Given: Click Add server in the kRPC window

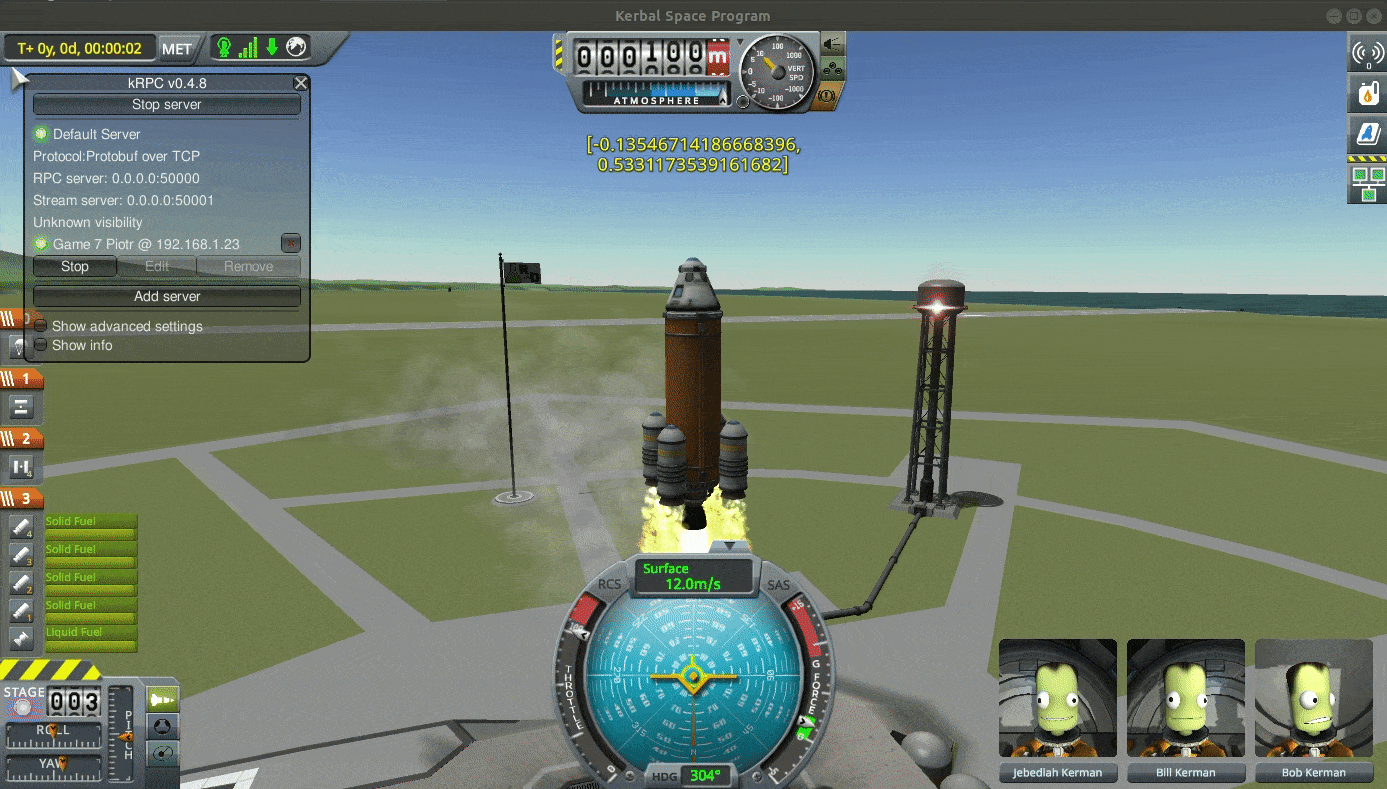Looking at the screenshot, I should 167,296.
